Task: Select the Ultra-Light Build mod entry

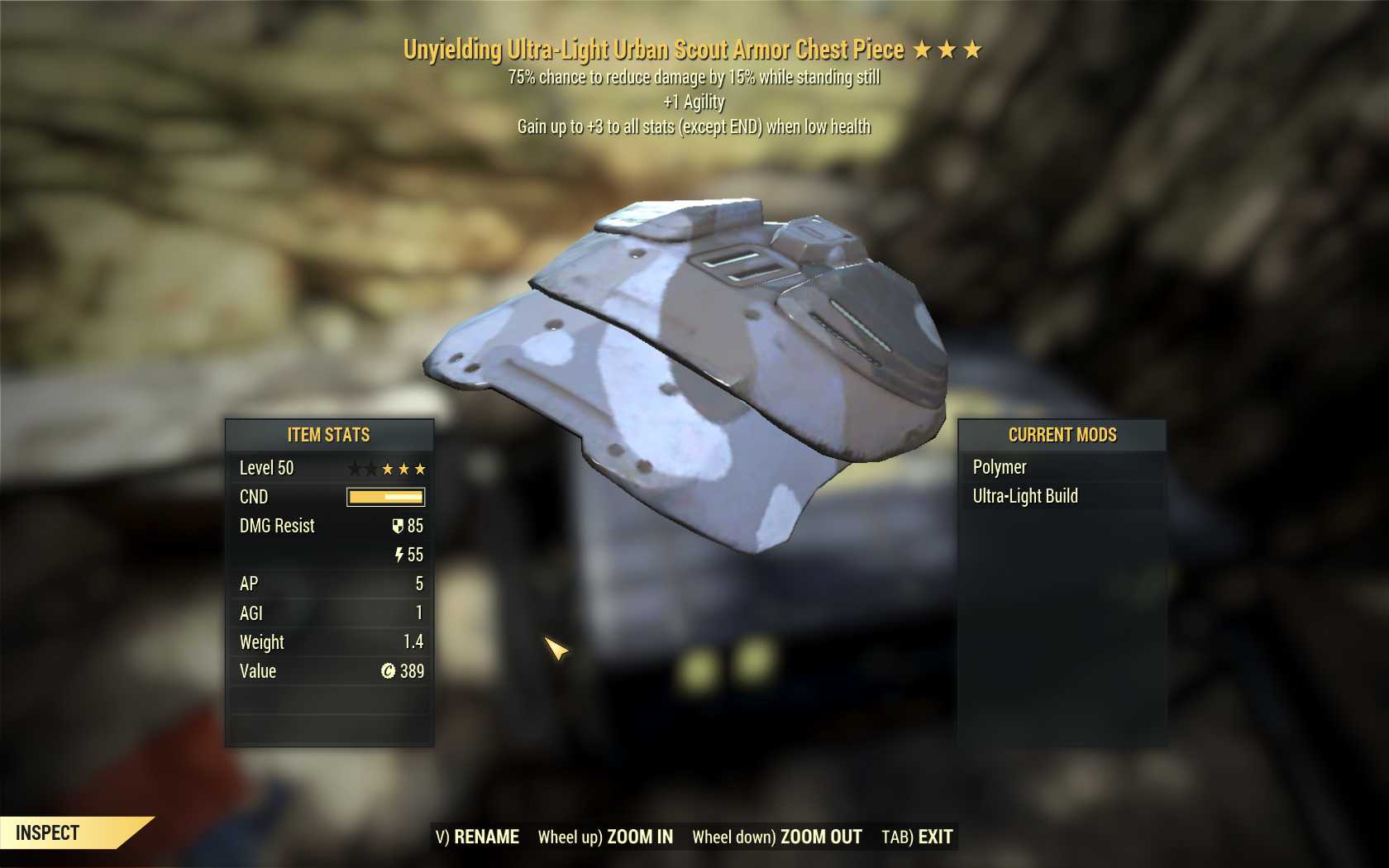Action: tap(1025, 496)
